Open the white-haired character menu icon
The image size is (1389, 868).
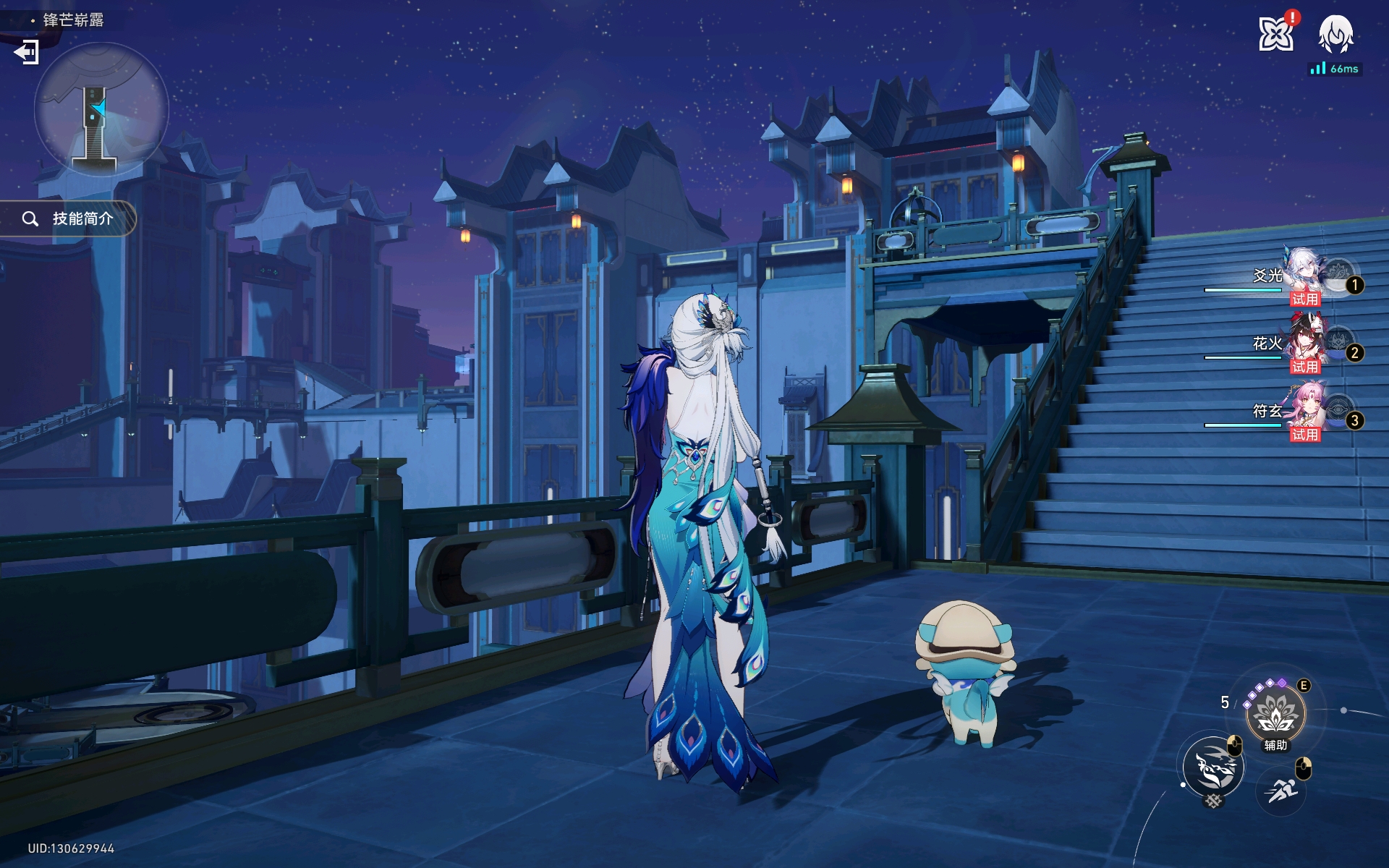click(1335, 34)
